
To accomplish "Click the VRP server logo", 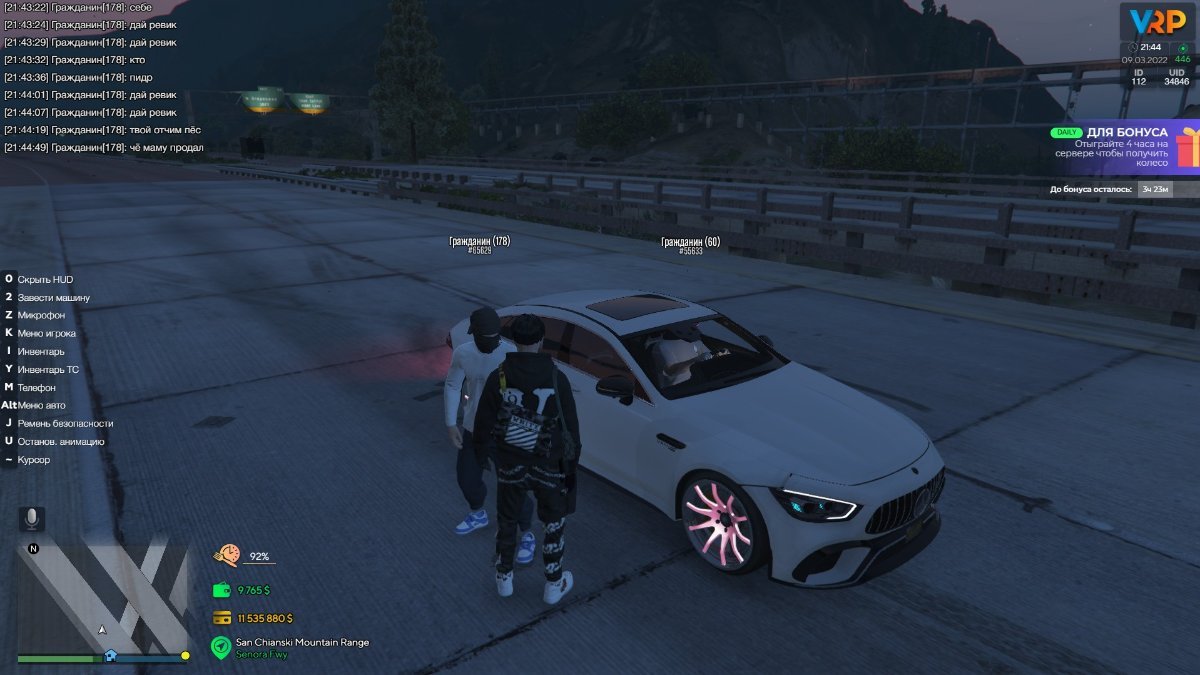I will tap(1157, 21).
